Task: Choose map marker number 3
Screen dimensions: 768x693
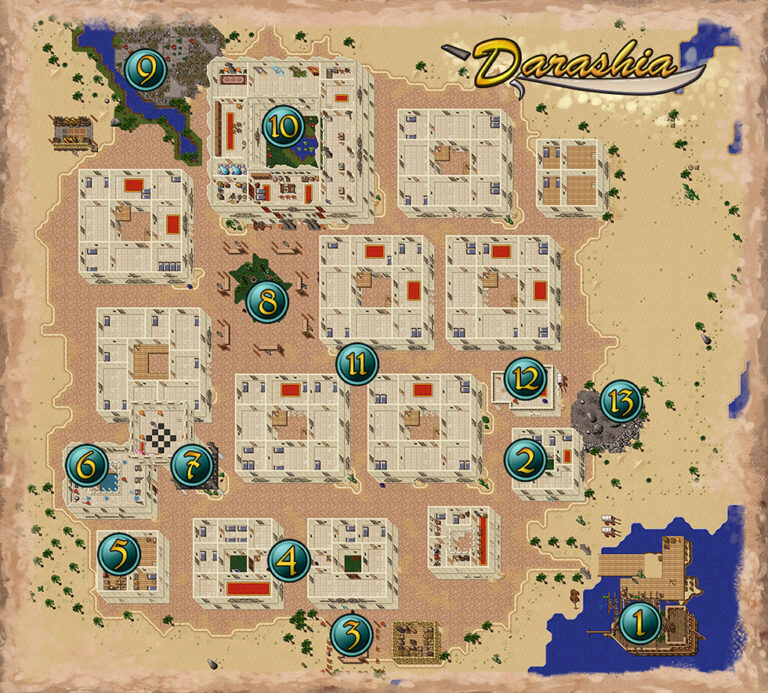Action: pos(351,632)
